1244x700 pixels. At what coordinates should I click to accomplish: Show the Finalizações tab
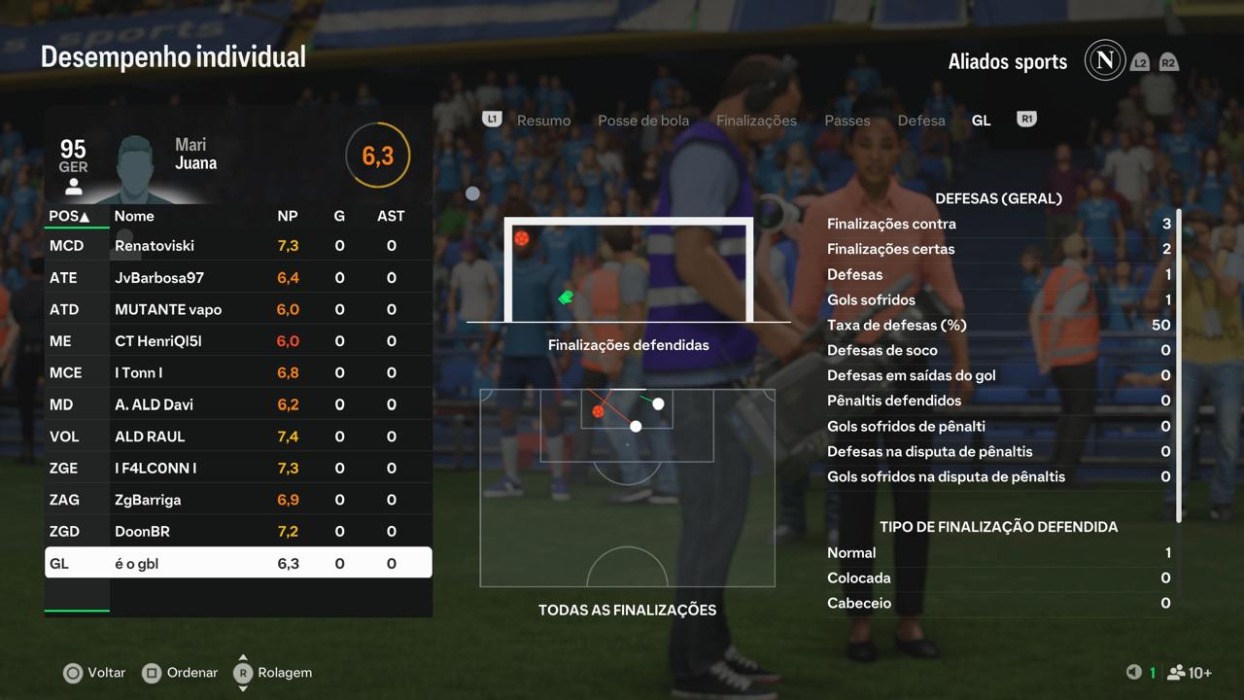pos(756,120)
